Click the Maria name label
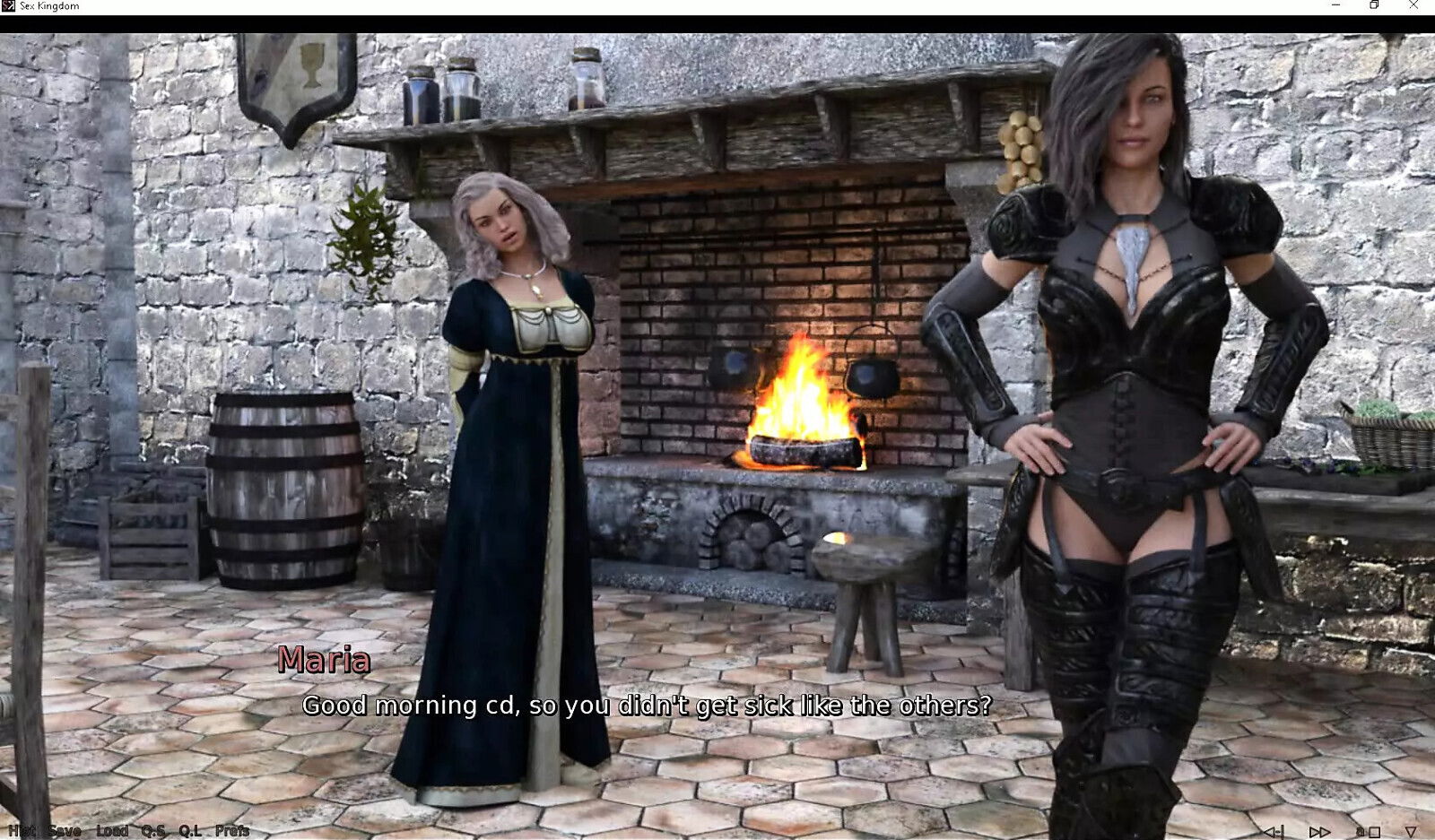 click(322, 661)
